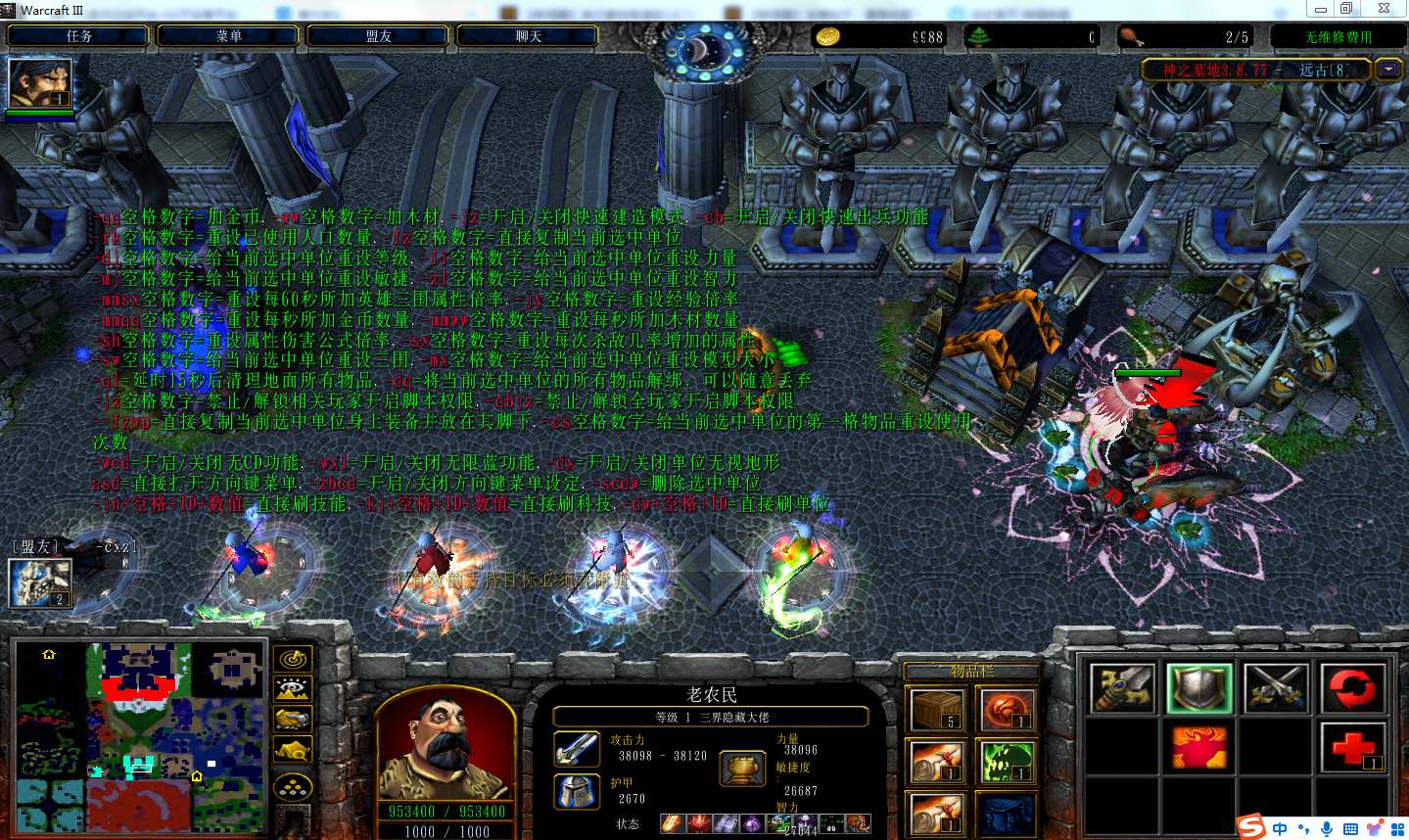1409x840 pixels.
Task: Open the formation toggle button beside minimap
Action: tap(293, 786)
